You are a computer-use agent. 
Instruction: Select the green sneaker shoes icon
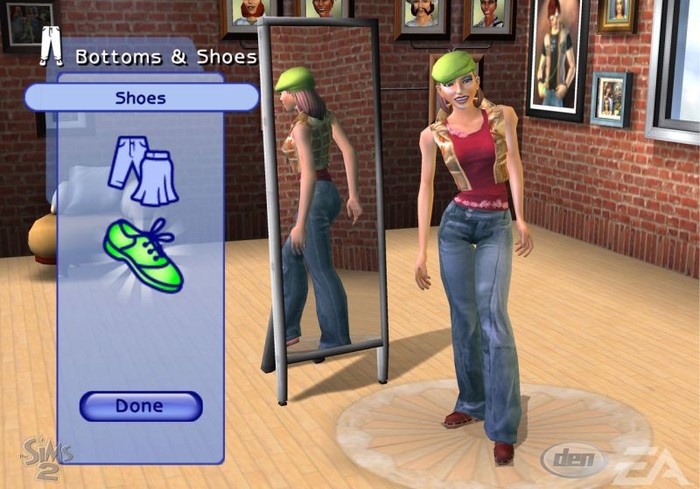(142, 255)
